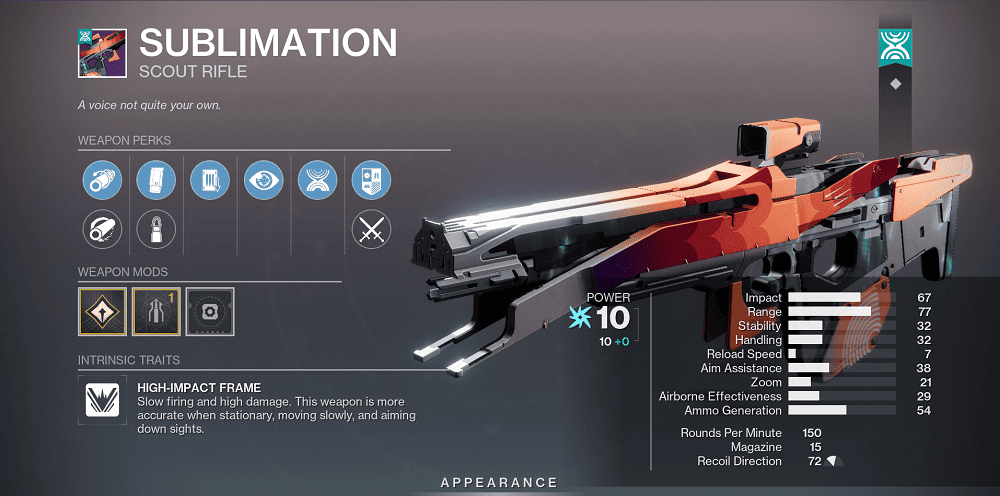1000x496 pixels.
Task: Inspect the reload trait perk with down arrow
Action: pyautogui.click(x=209, y=181)
